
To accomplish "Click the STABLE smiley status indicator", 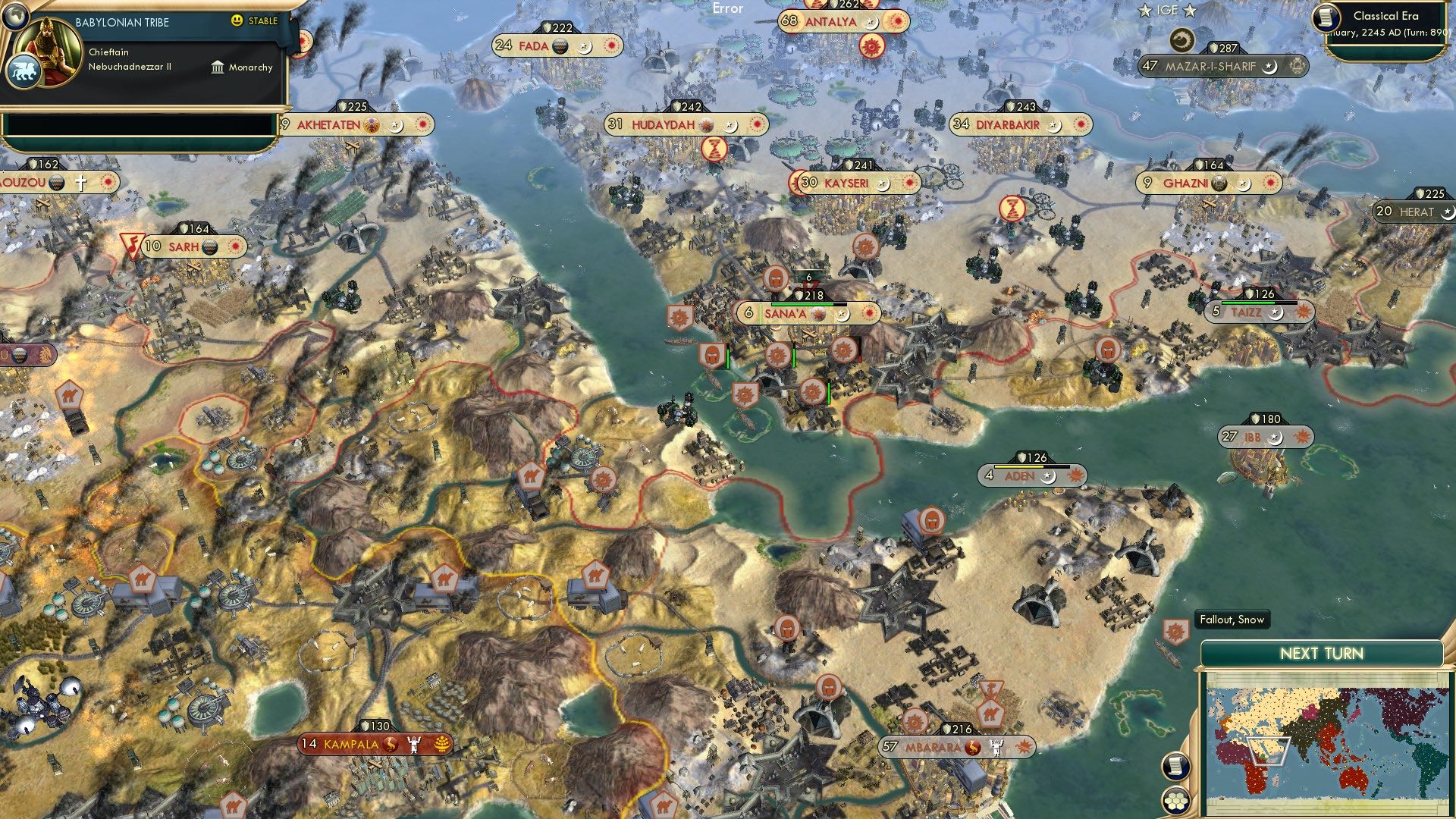I will (238, 21).
